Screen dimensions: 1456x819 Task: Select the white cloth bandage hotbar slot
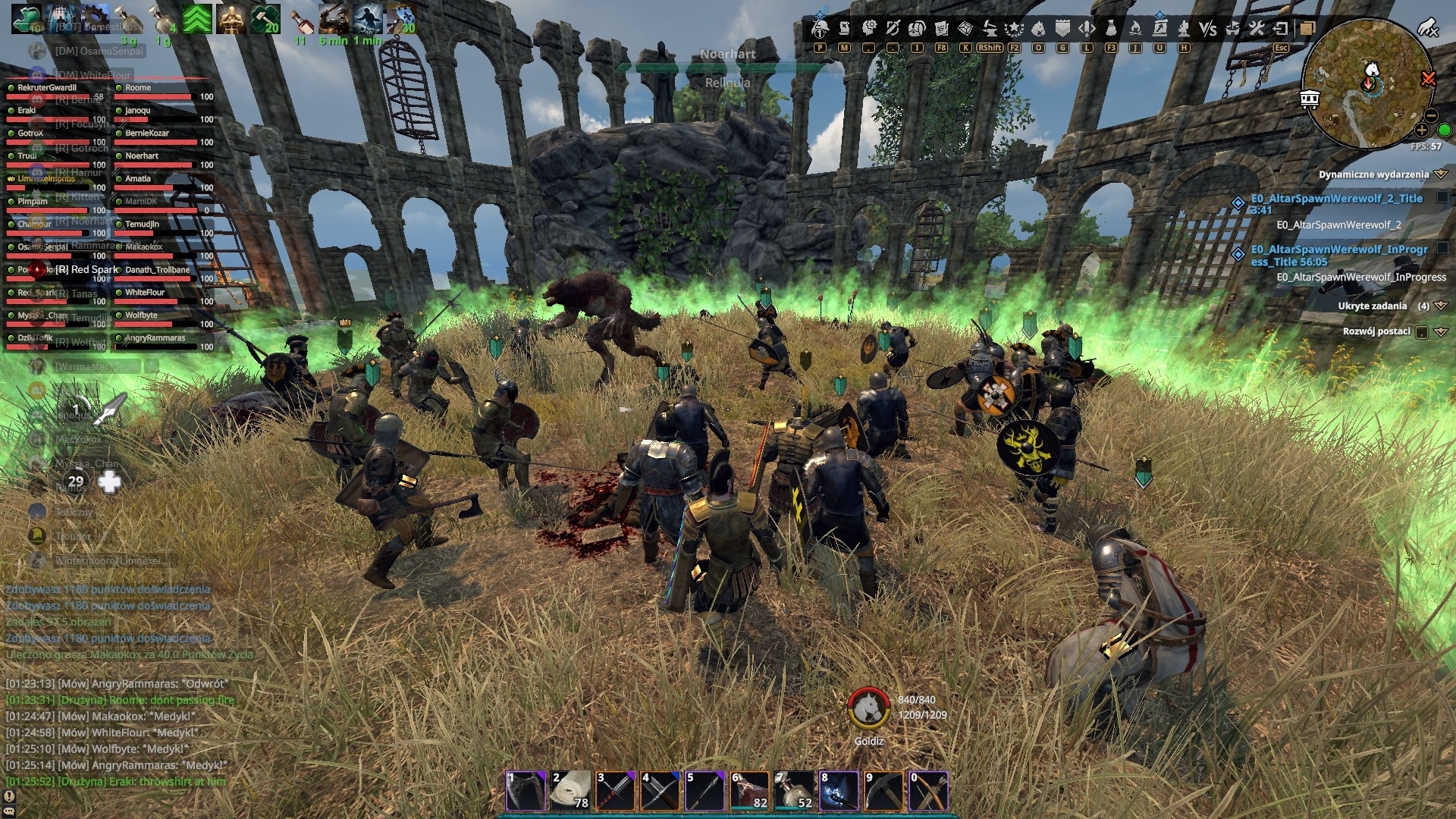pyautogui.click(x=571, y=791)
